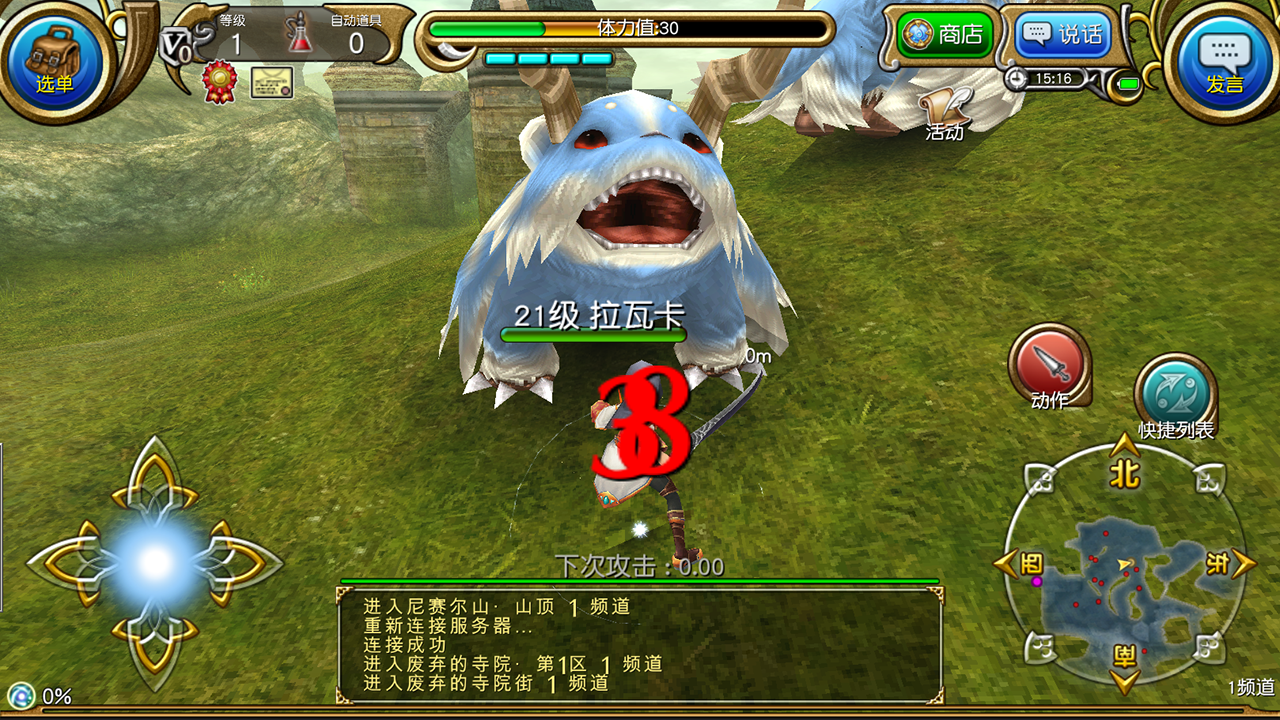
Task: Select the red potion auto-item icon
Action: pos(300,35)
